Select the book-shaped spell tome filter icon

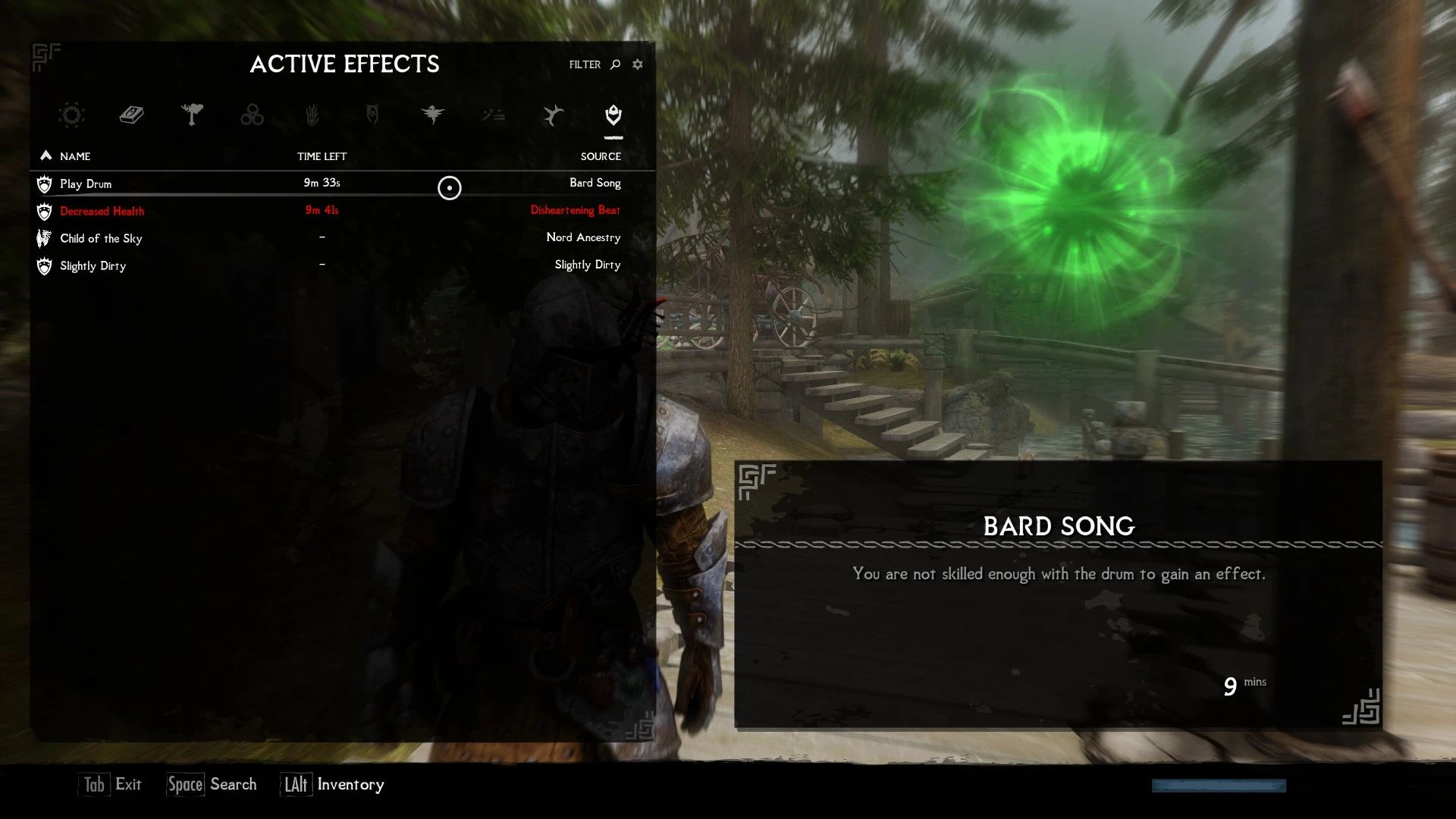click(131, 115)
